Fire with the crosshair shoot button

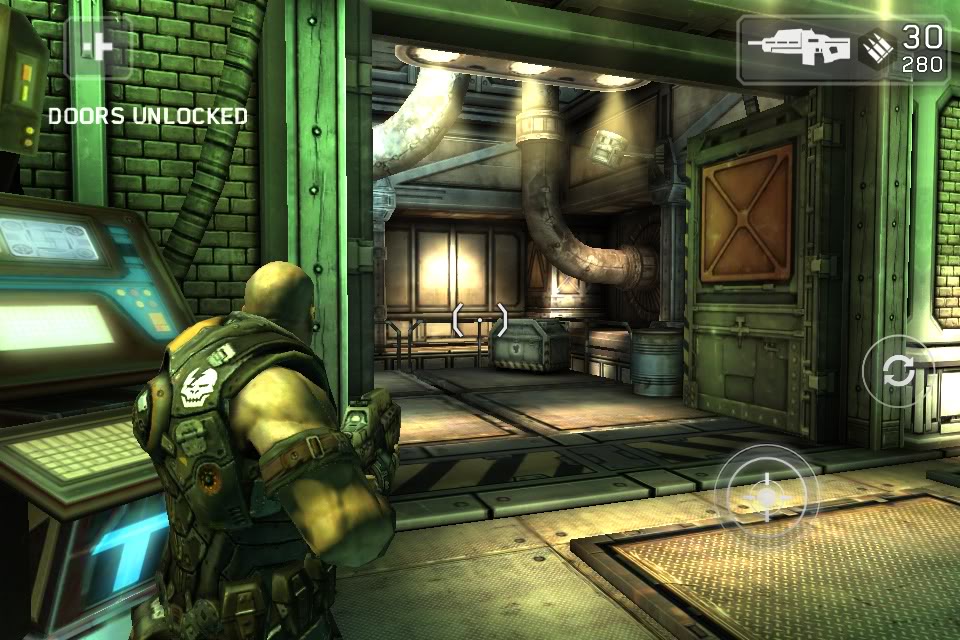(766, 496)
